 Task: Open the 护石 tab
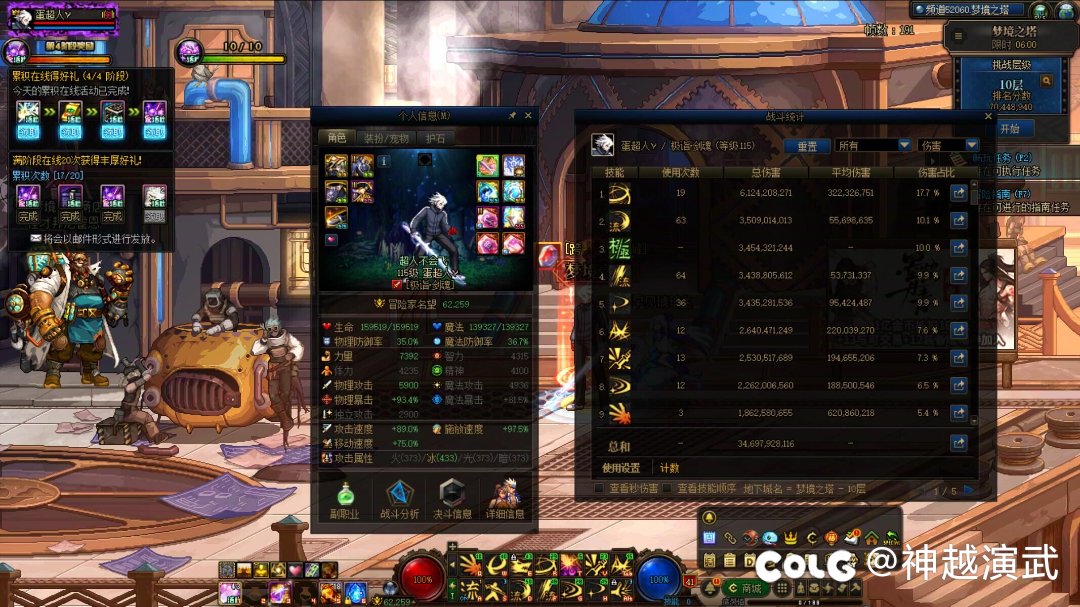point(436,138)
